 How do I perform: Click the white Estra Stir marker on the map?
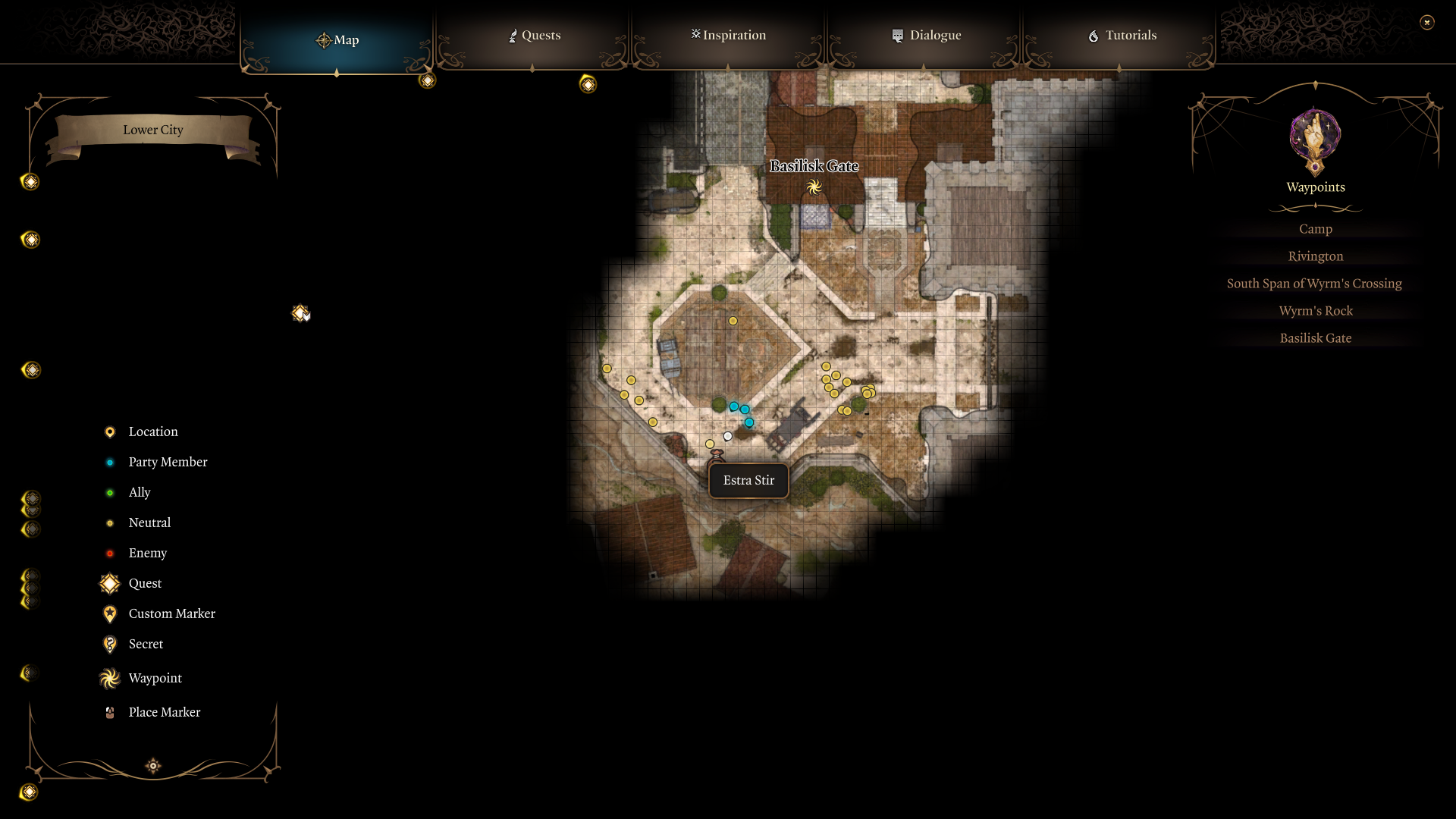(728, 435)
